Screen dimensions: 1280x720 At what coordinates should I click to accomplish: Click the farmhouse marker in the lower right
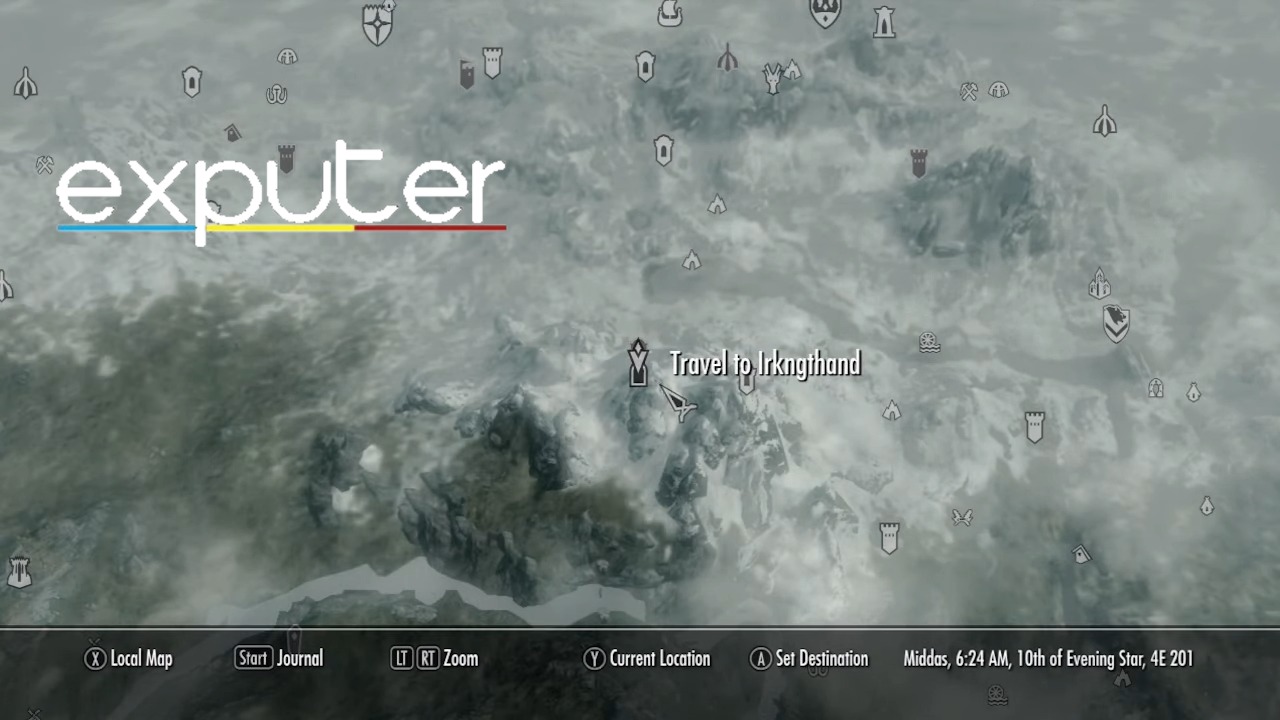click(1081, 554)
